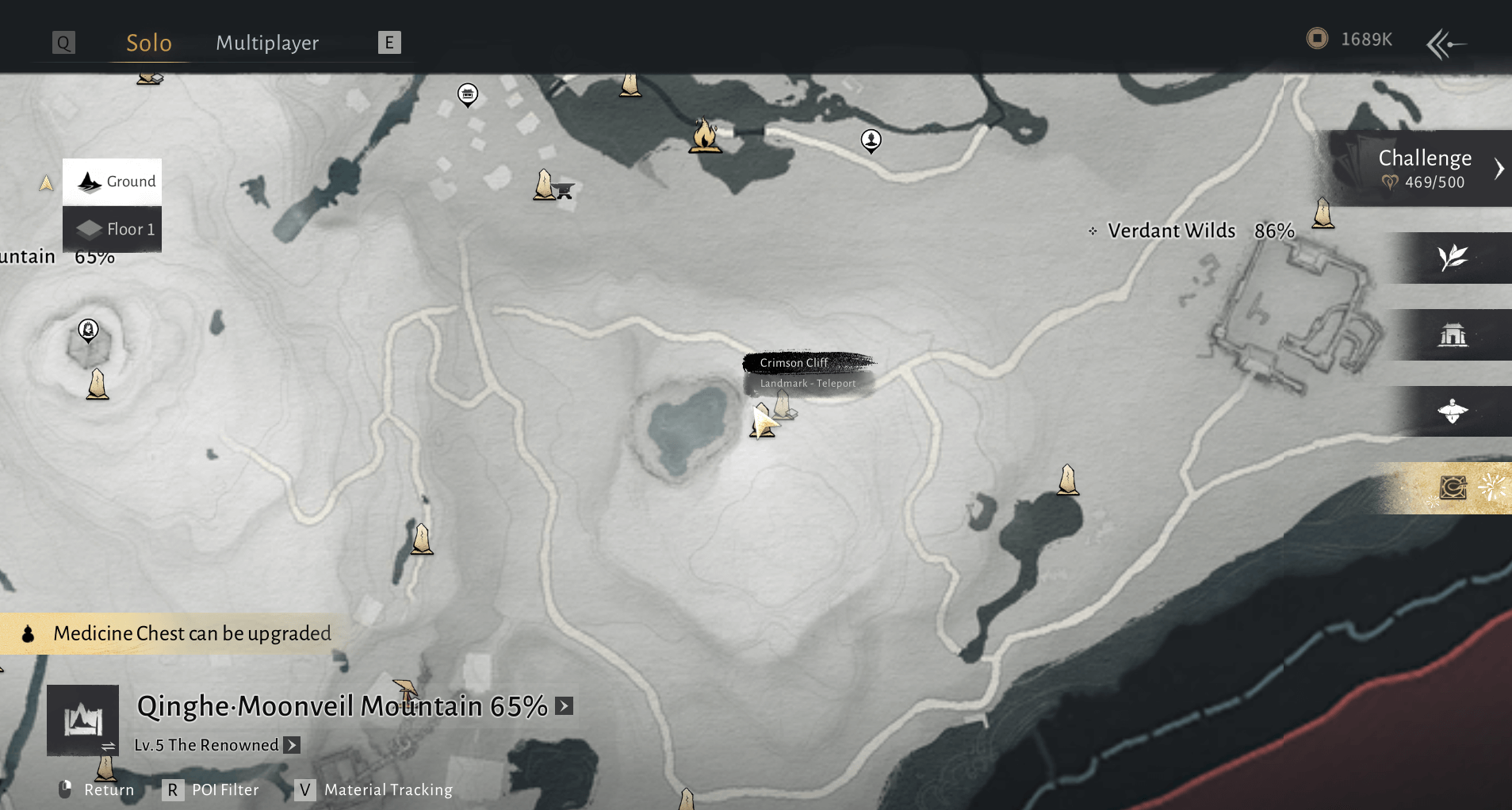1512x810 pixels.
Task: Open the leaf sprig side button
Action: click(1453, 258)
